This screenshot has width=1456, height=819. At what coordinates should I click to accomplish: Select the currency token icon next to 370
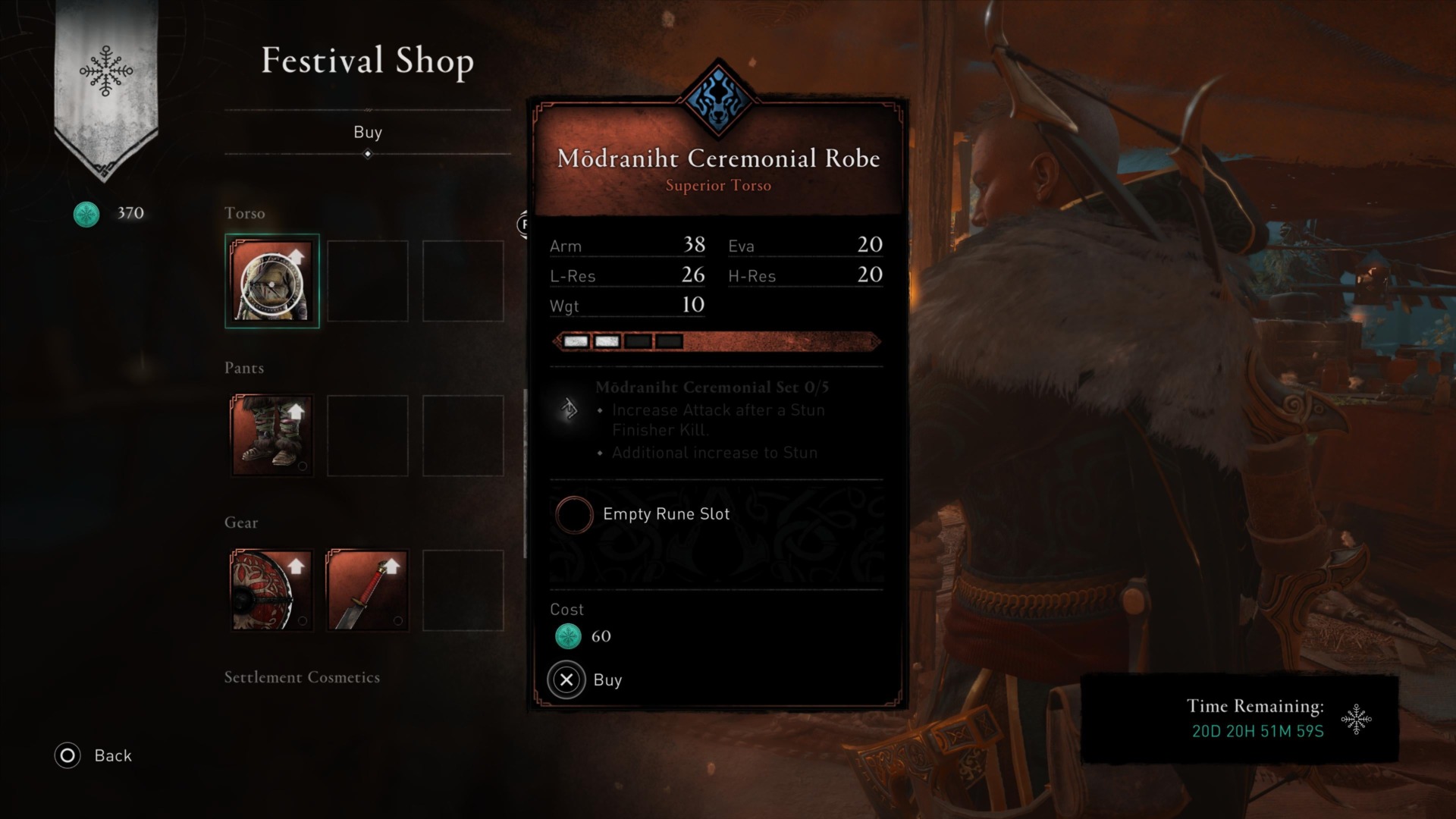click(x=86, y=214)
